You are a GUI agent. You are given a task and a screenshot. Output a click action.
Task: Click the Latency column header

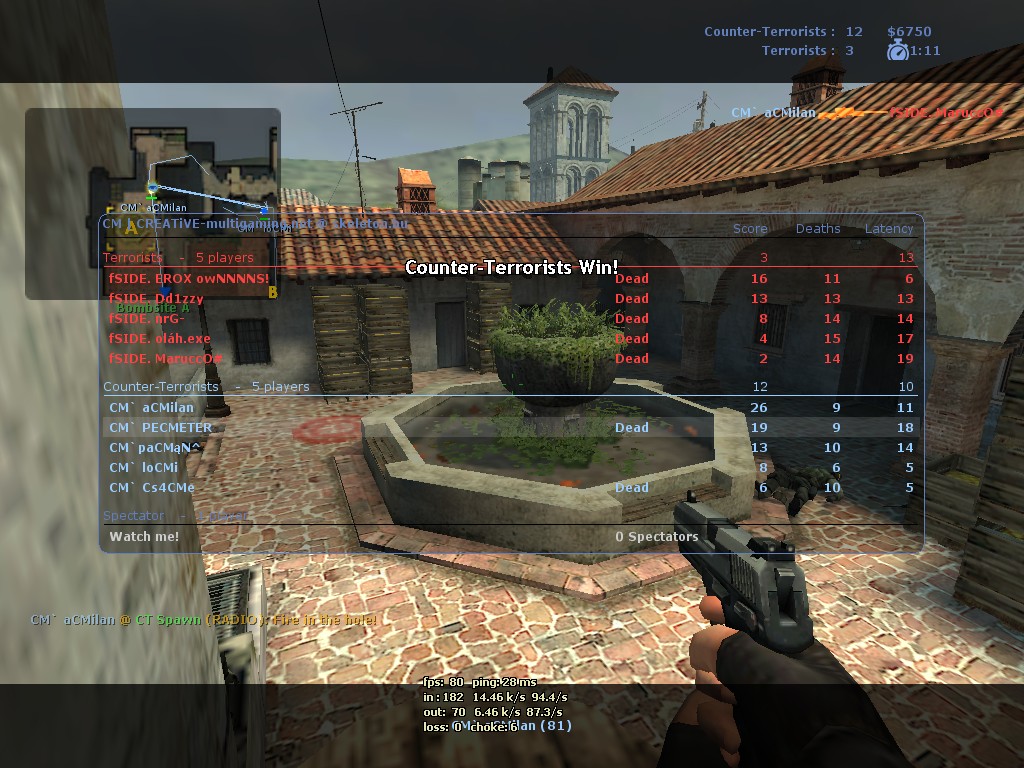click(889, 229)
